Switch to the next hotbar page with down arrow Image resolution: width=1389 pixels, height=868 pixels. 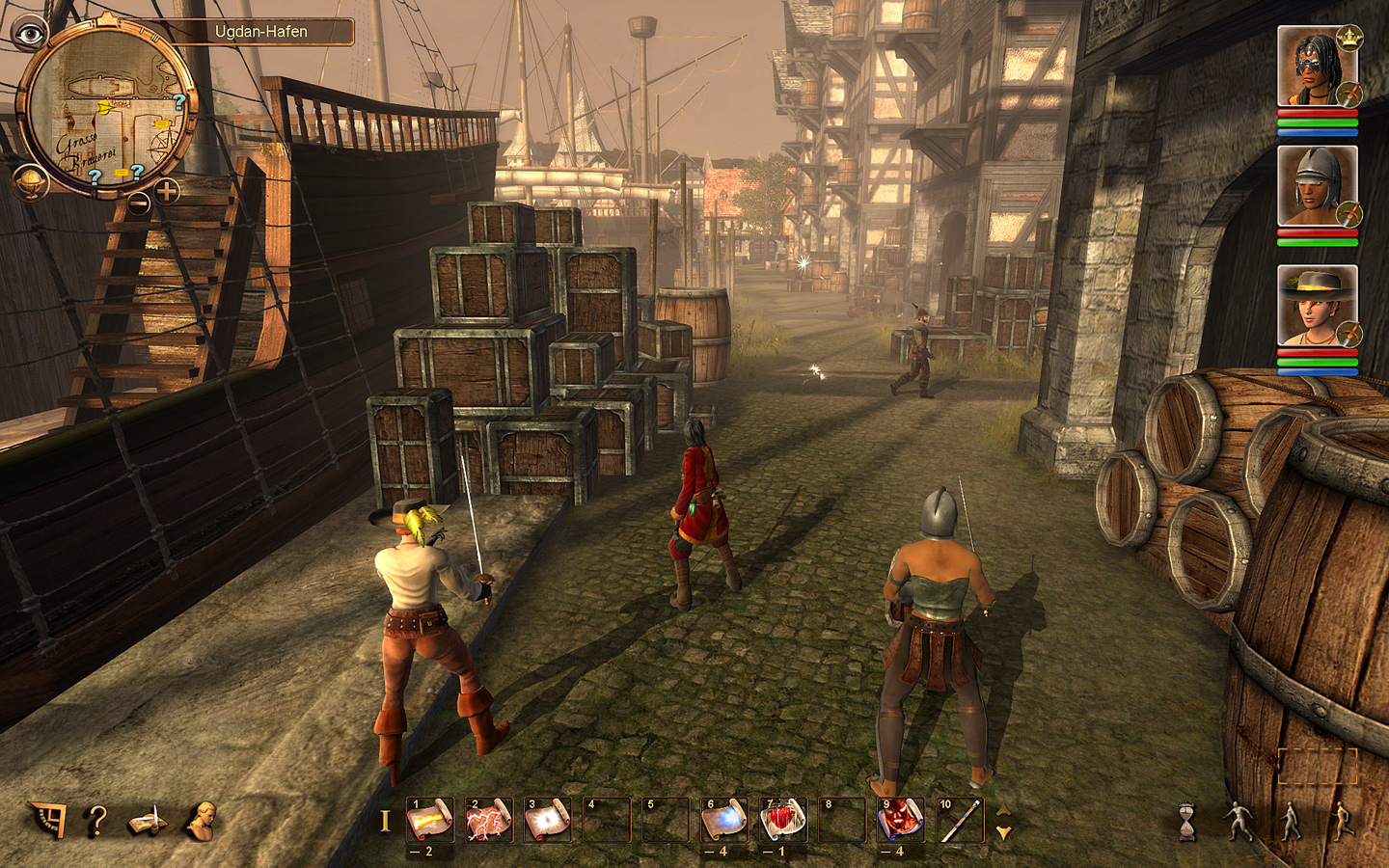pos(1003,832)
